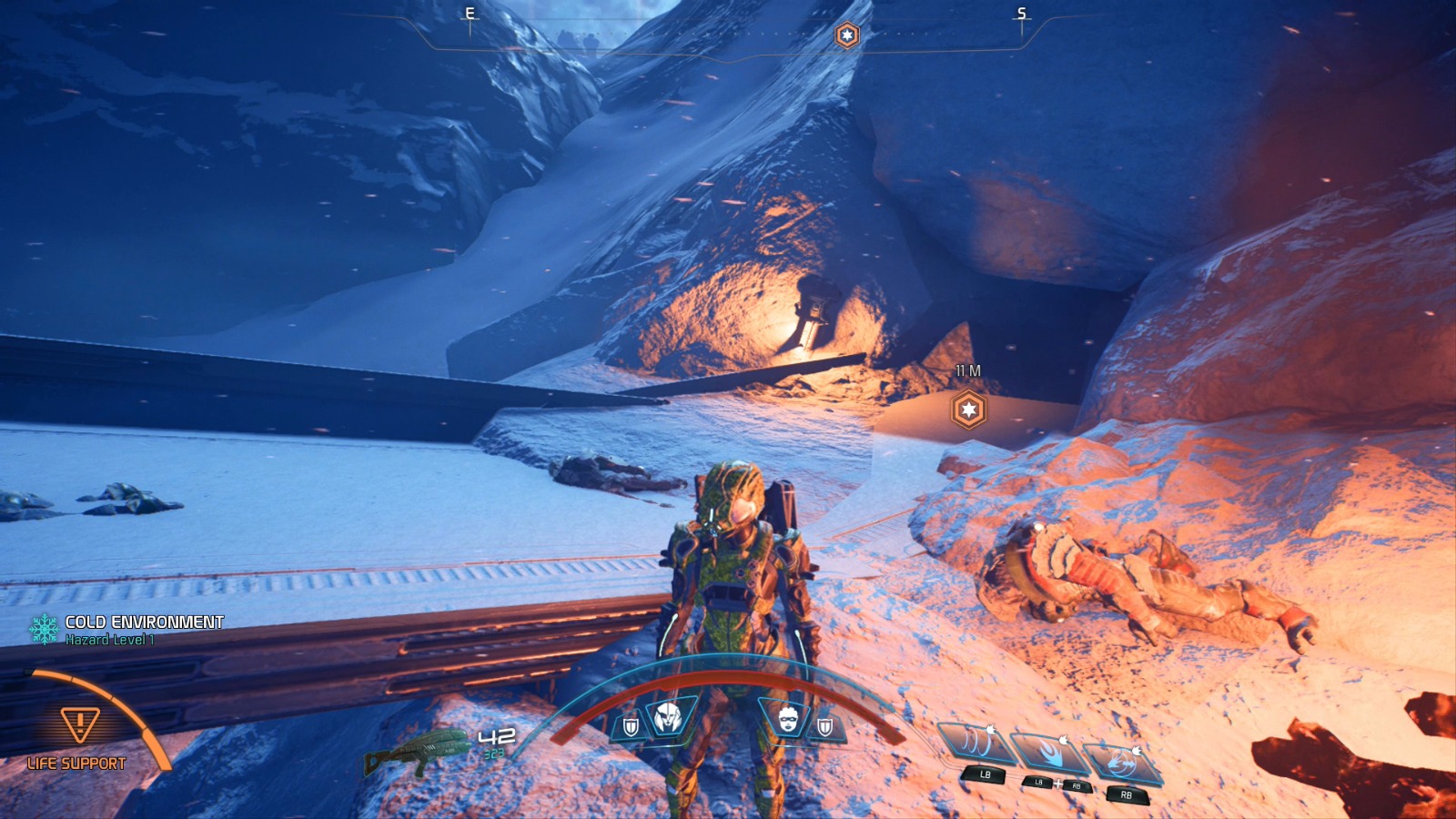Click the shield icon beside right squadmate
Screen dimensions: 1456x819
point(825,726)
